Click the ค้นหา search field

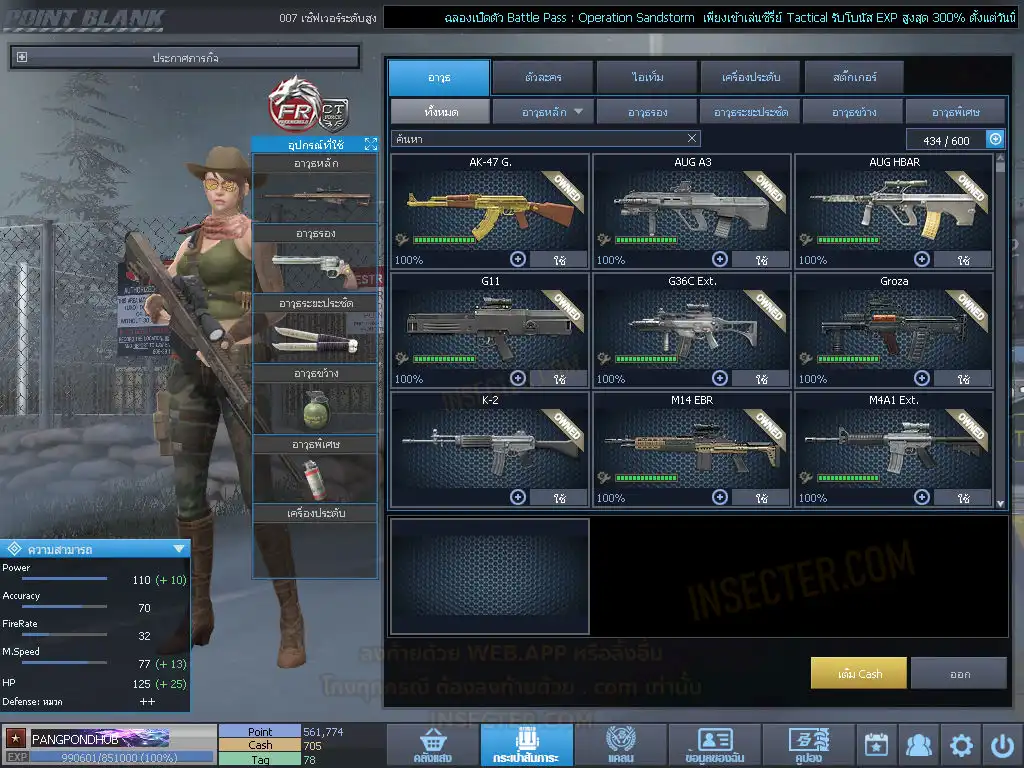pos(535,139)
